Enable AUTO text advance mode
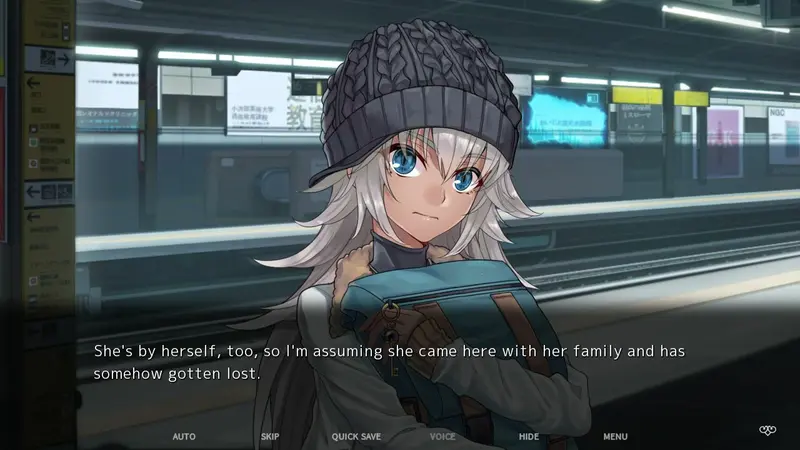The width and height of the screenshot is (800, 450). (184, 437)
